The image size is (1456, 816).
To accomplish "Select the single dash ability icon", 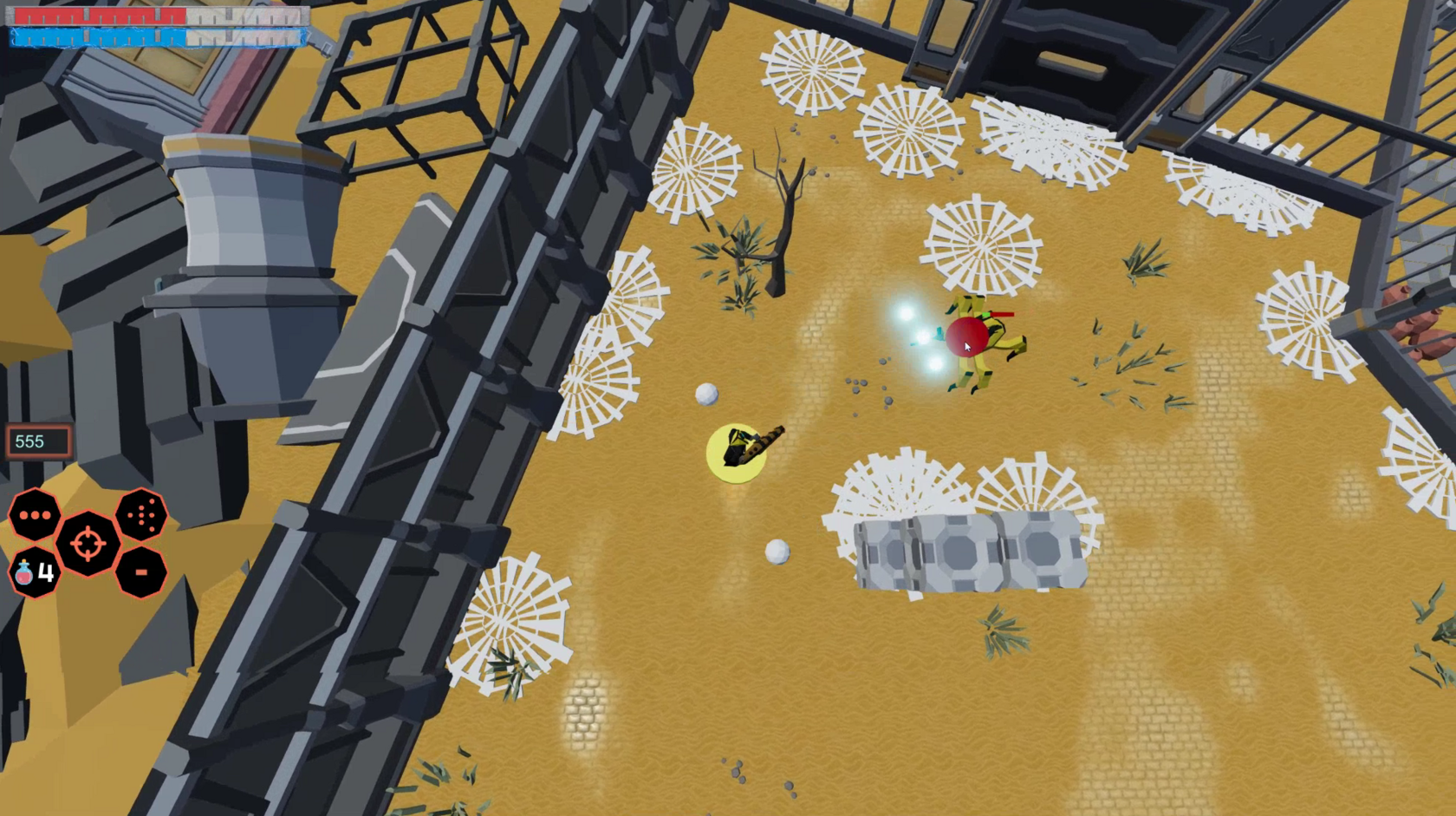I will 141,572.
